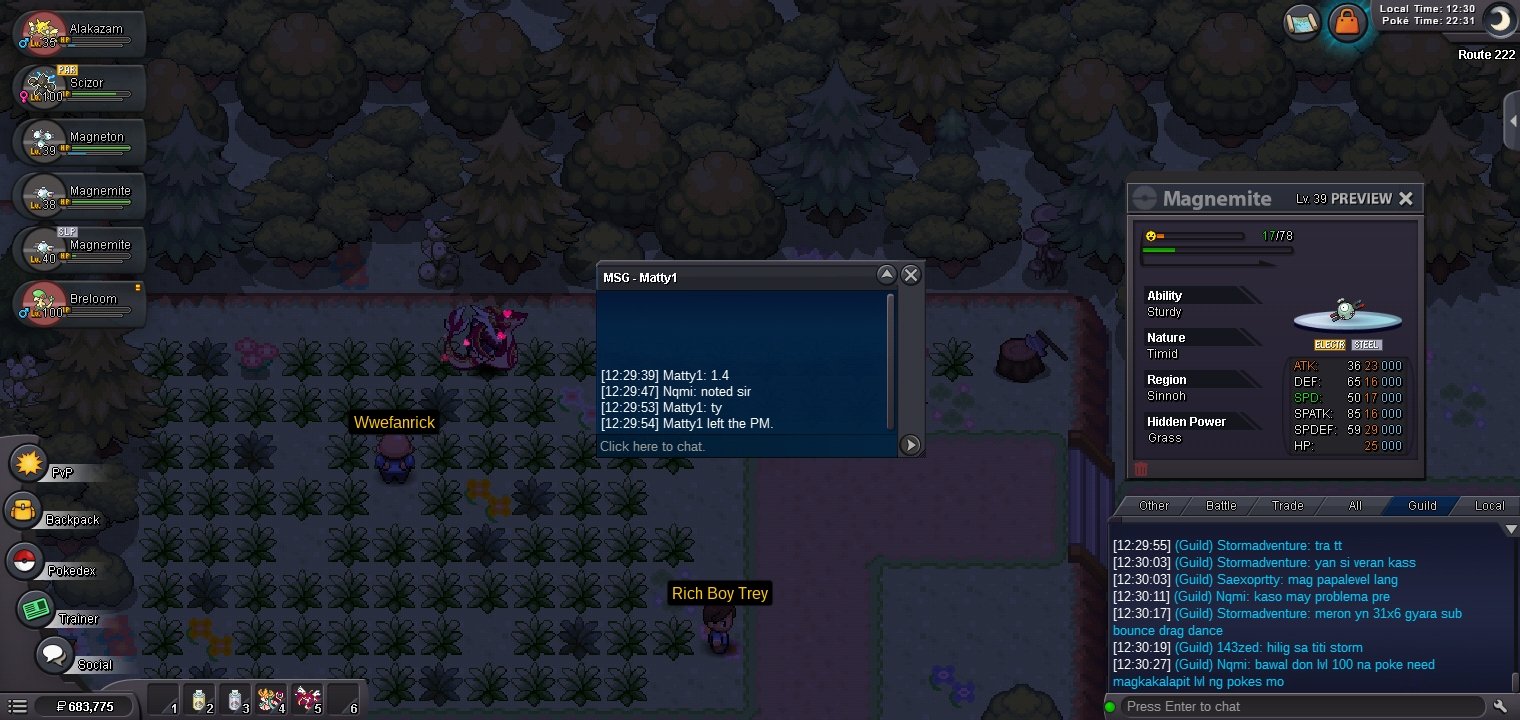Switch to the Trade chat tab

1287,506
